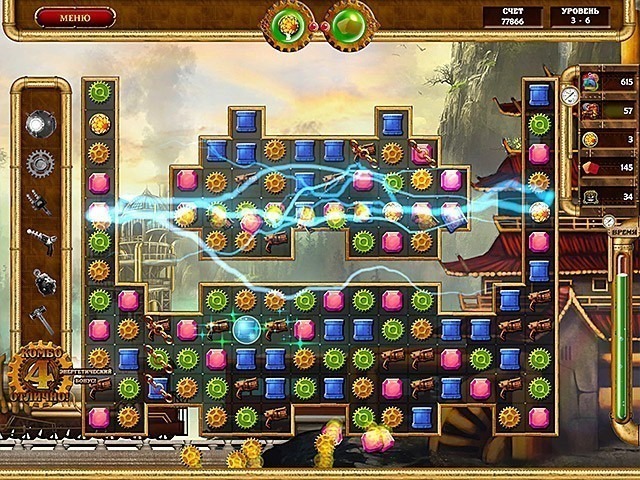
Task: Select the padlock tool in the left panel
Action: (x=41, y=280)
